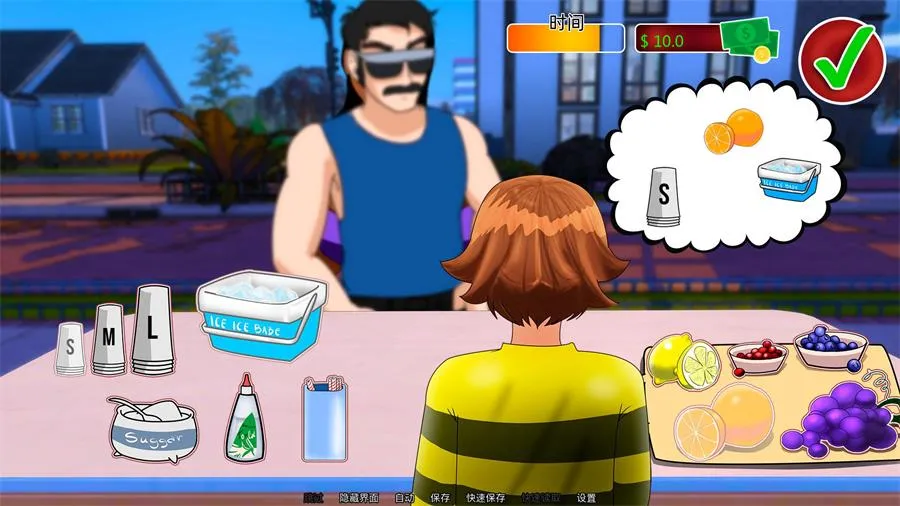Screen dimensions: 900x506
Task: Toggle 自动 auto mode
Action: (x=404, y=498)
